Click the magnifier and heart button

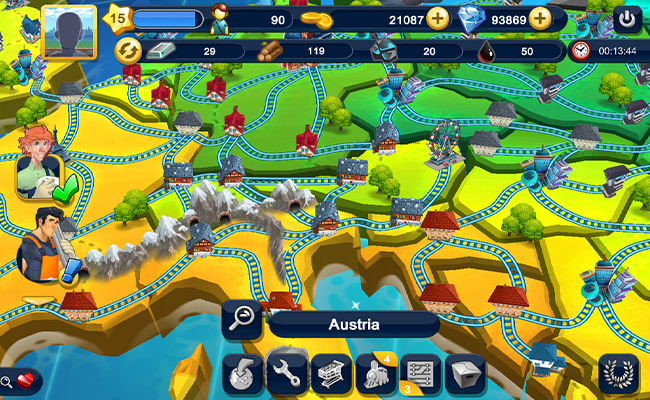coord(21,380)
